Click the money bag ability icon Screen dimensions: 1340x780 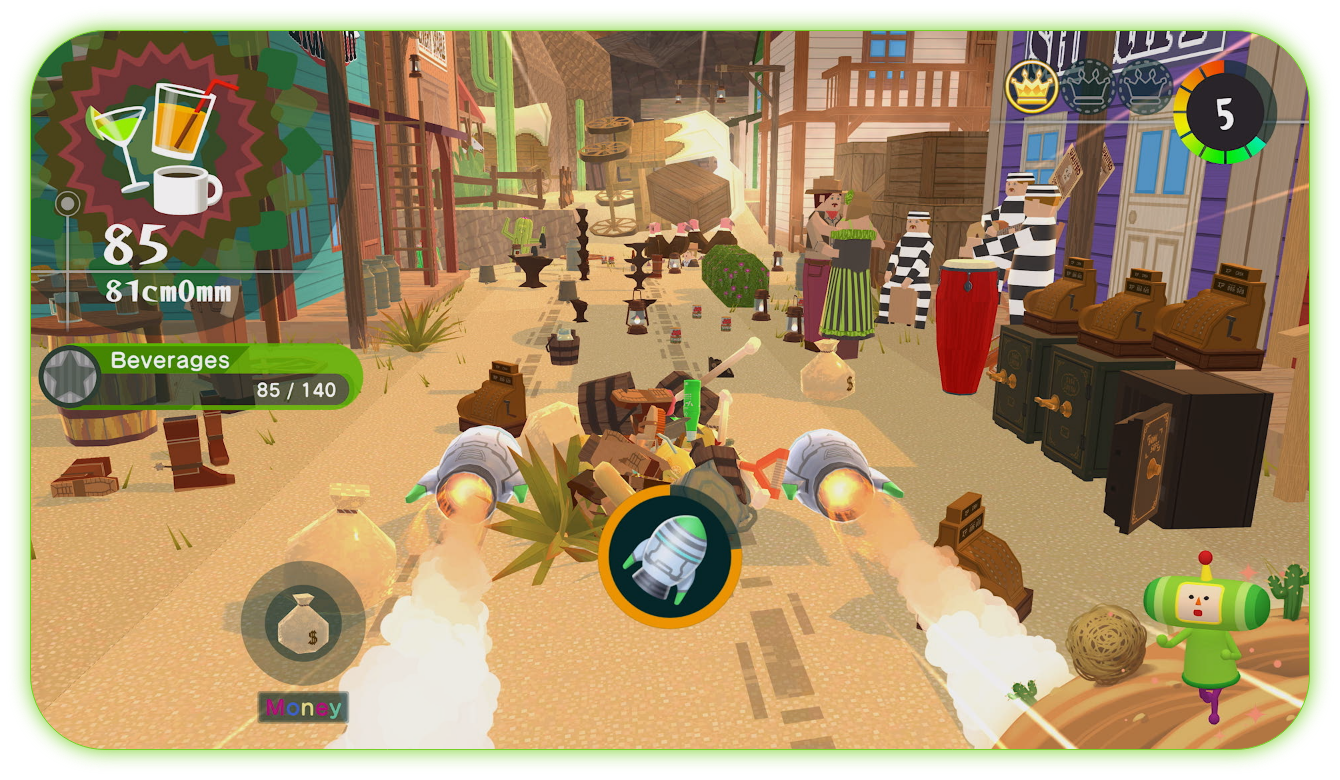click(x=303, y=618)
